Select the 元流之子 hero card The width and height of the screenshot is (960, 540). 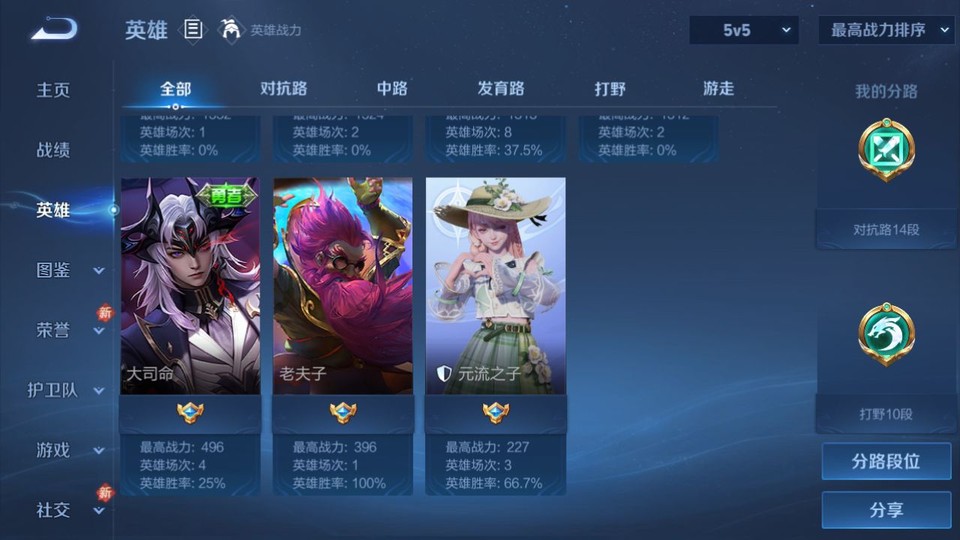(496, 286)
